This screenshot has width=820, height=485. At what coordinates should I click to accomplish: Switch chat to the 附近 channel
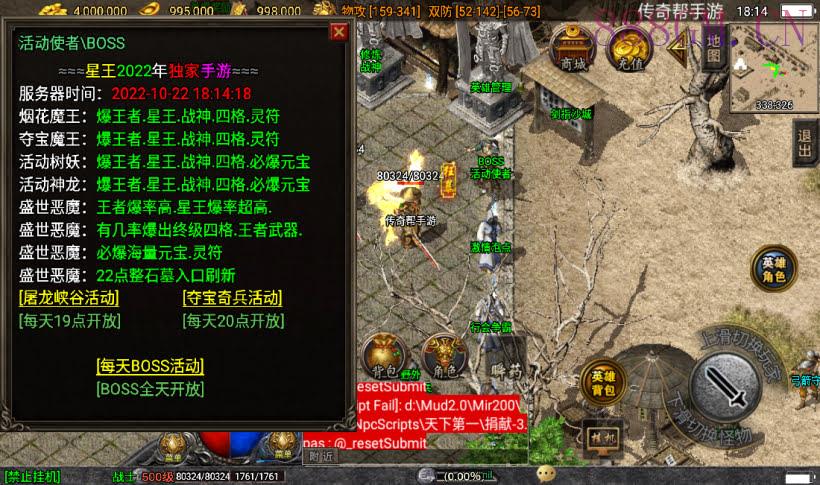321,456
